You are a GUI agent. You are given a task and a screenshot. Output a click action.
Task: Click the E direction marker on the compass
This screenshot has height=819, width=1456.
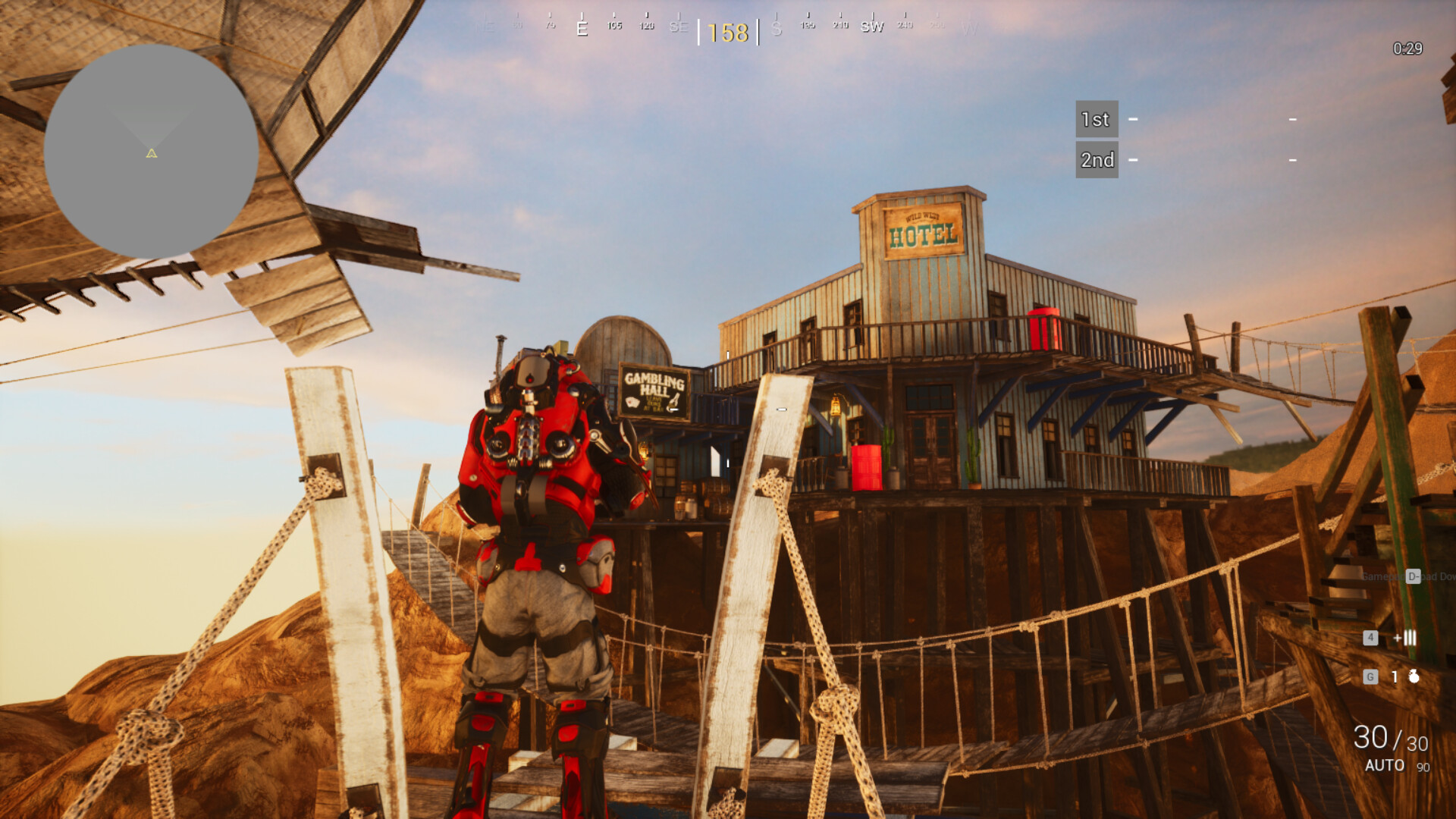click(x=582, y=27)
